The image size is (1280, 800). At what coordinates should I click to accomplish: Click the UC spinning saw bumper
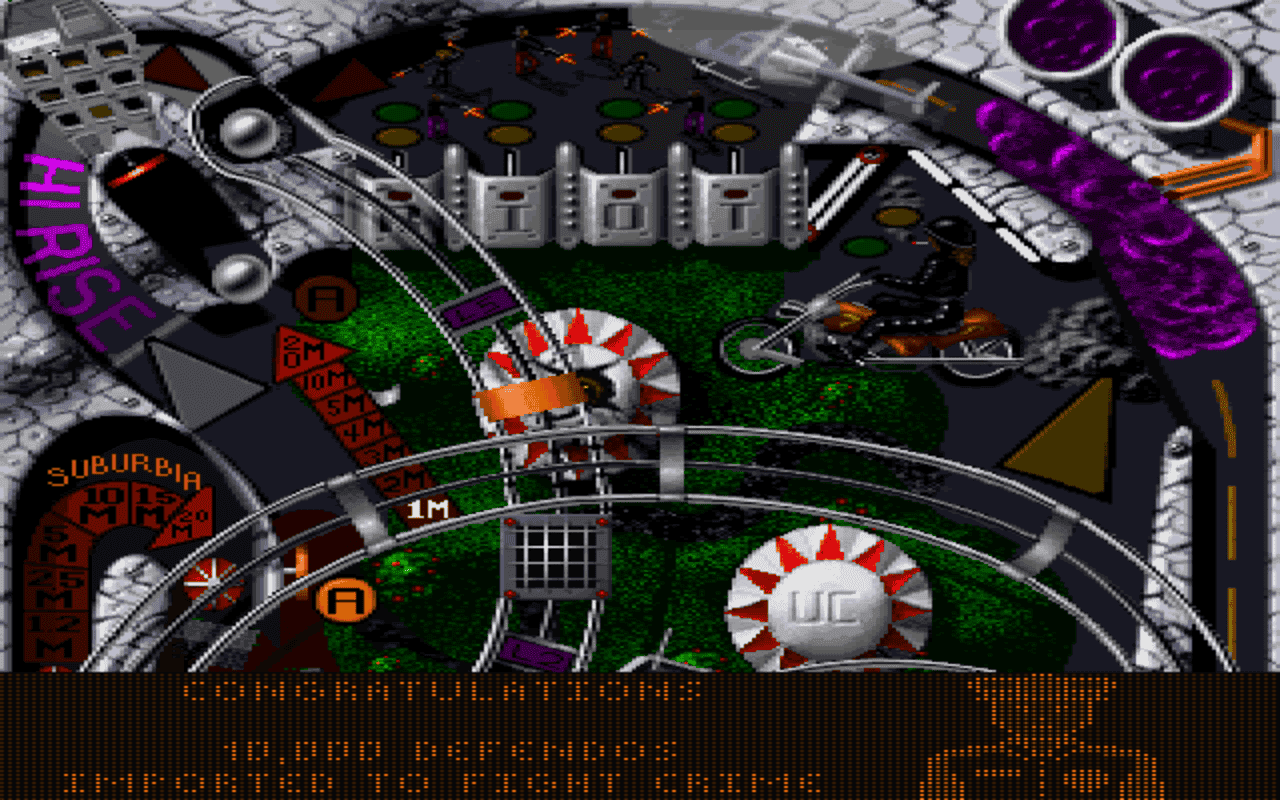[822, 599]
